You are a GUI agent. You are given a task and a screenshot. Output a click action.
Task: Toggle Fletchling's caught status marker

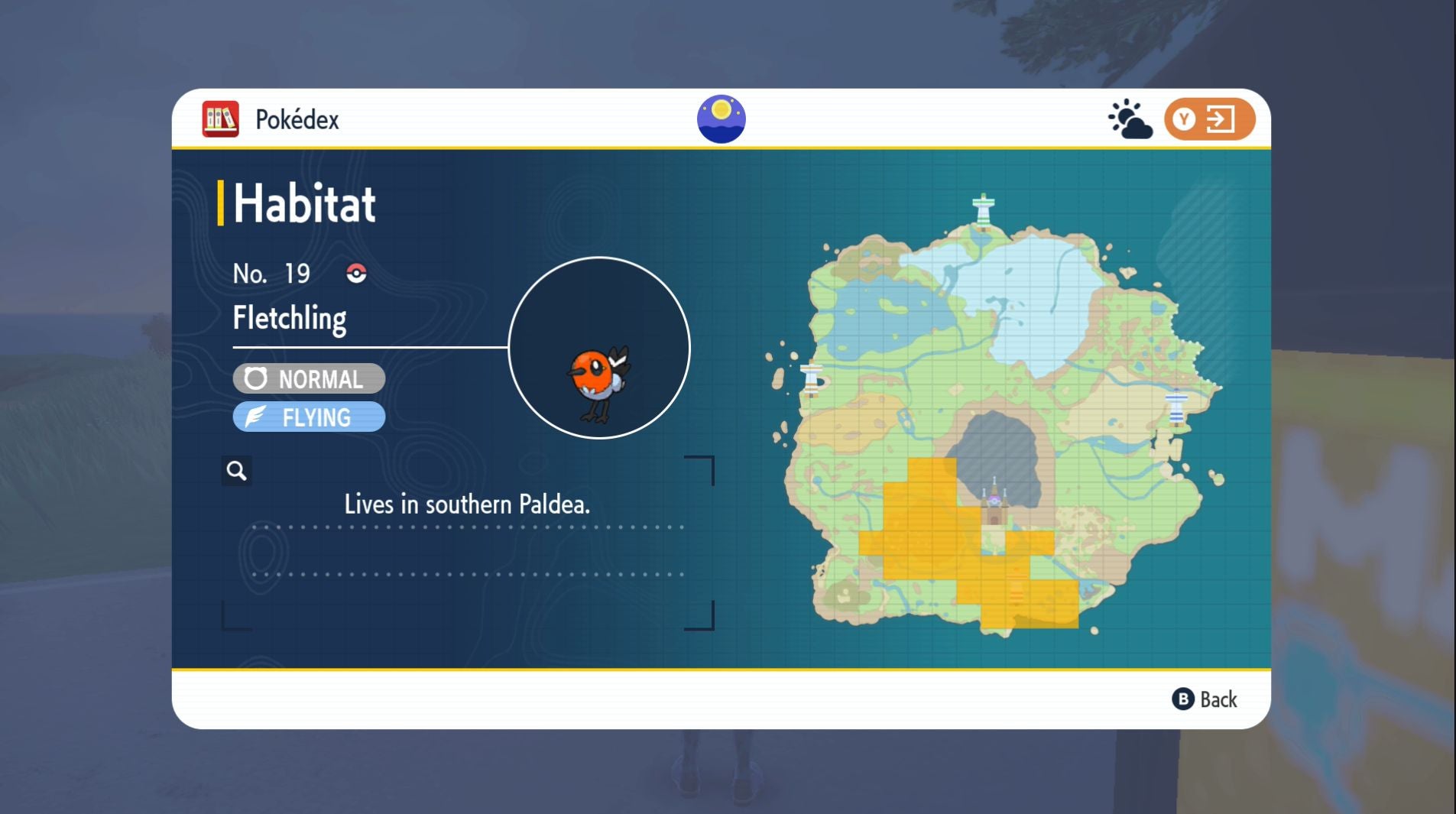tap(355, 273)
